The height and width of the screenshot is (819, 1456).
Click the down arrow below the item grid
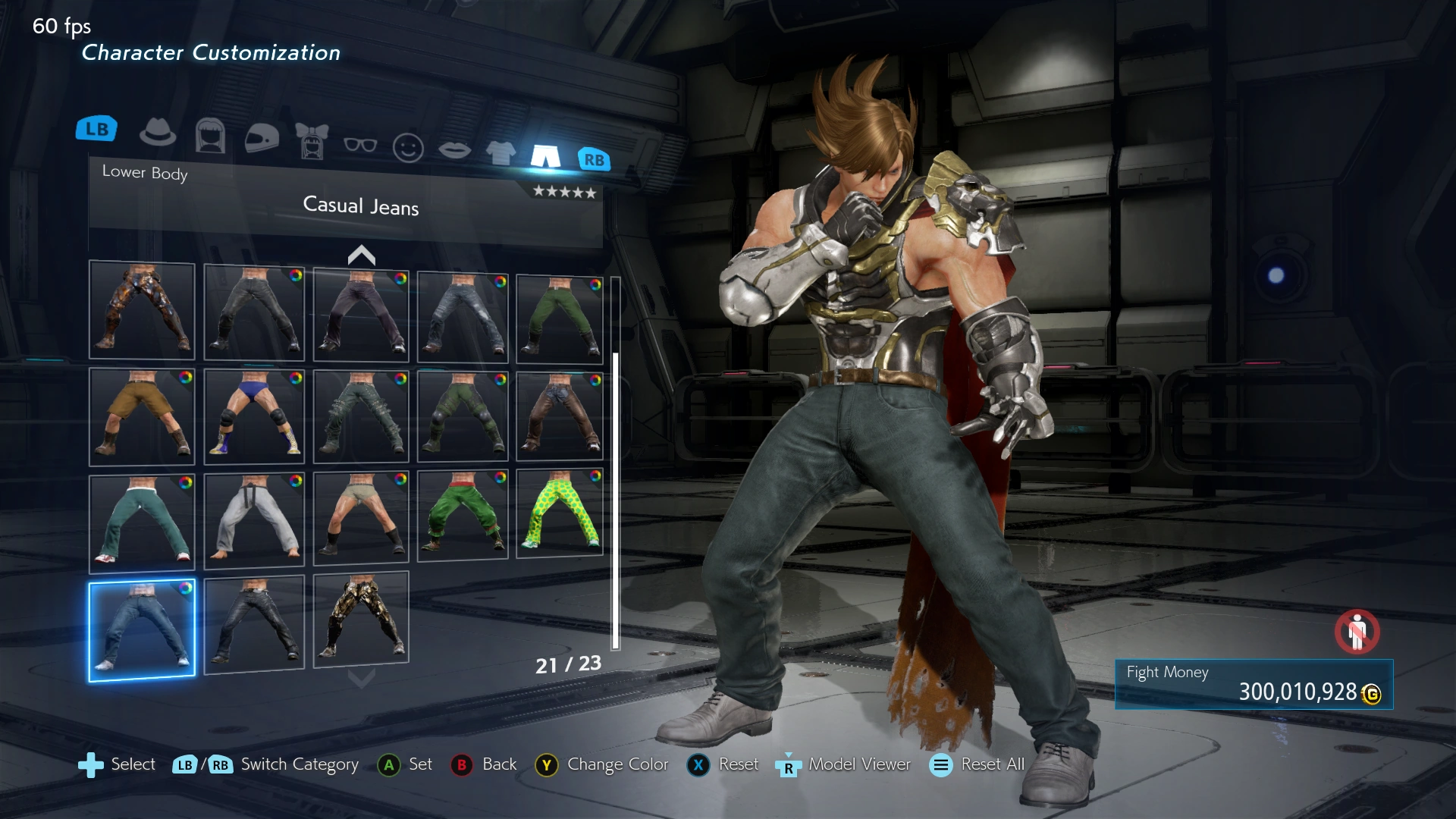click(x=362, y=677)
